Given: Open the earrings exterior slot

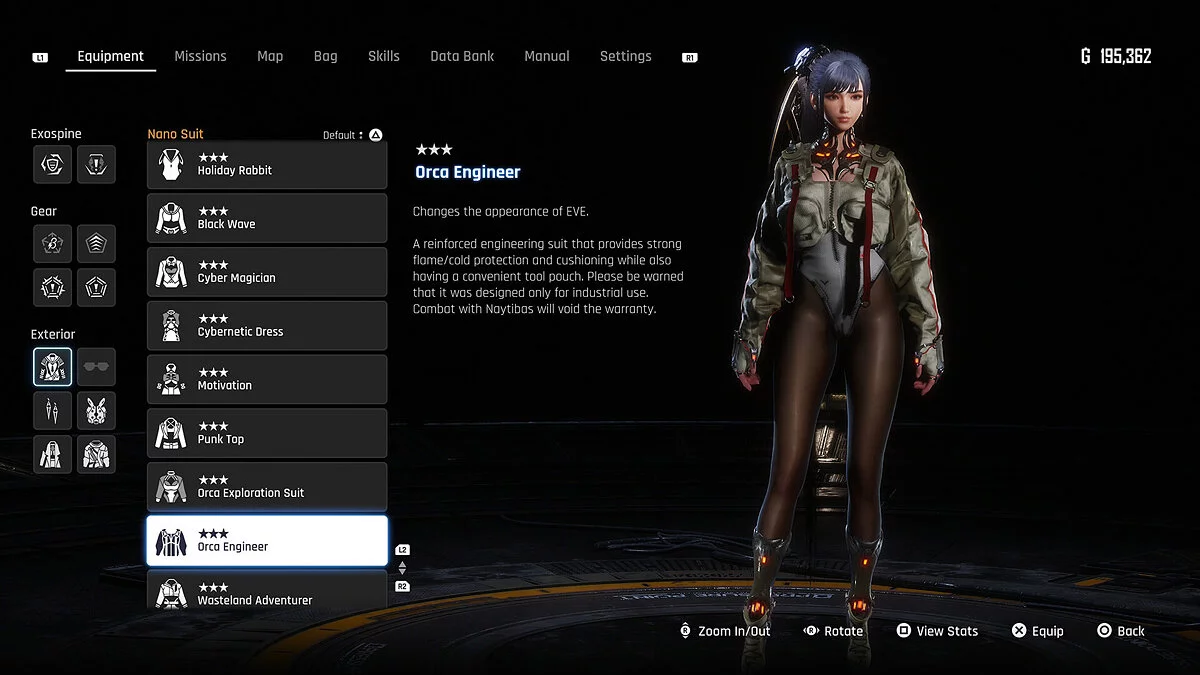Looking at the screenshot, I should (x=52, y=410).
